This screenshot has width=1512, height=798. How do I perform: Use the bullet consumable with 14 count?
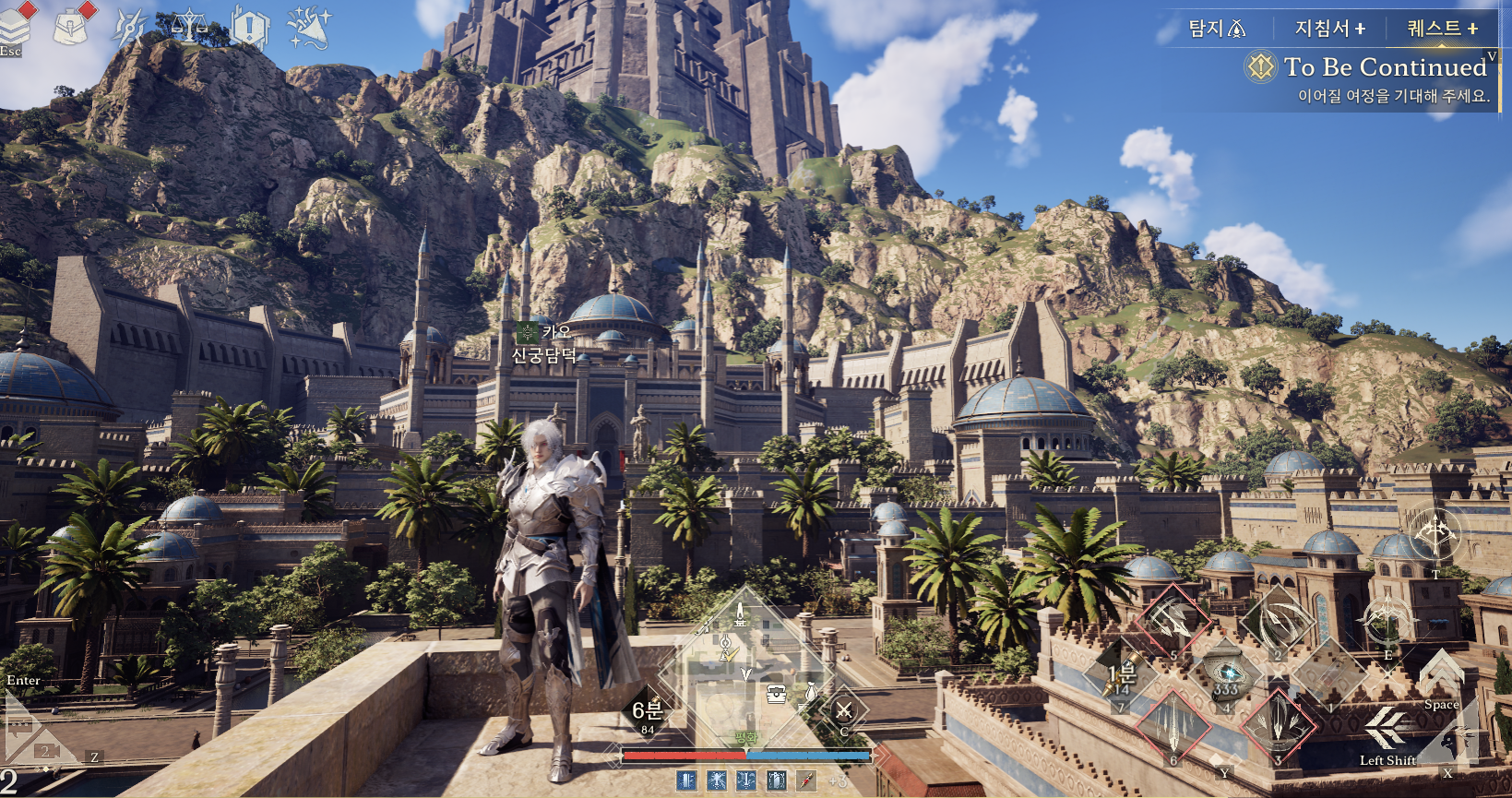(1121, 678)
